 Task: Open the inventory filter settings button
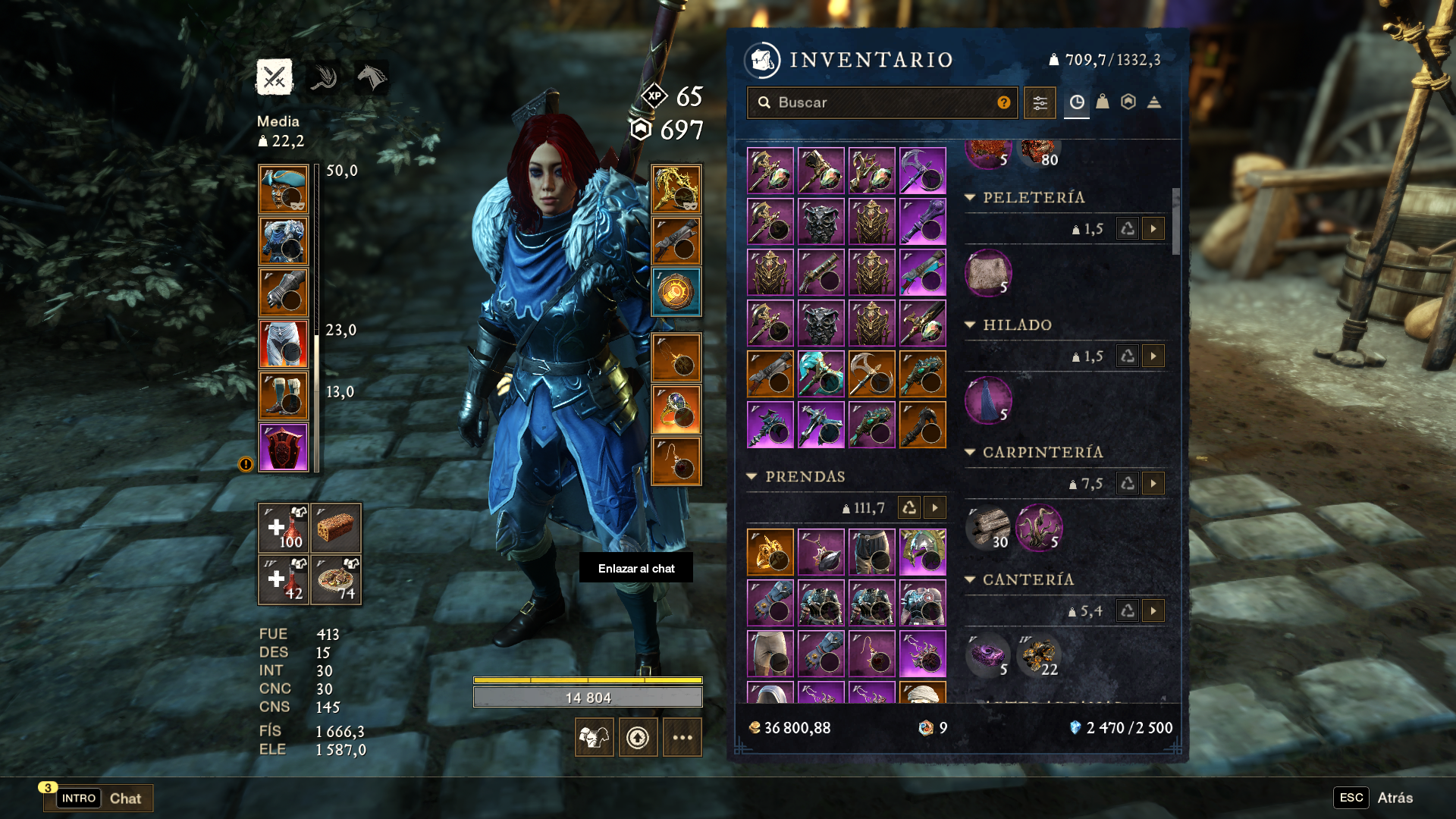click(x=1040, y=102)
